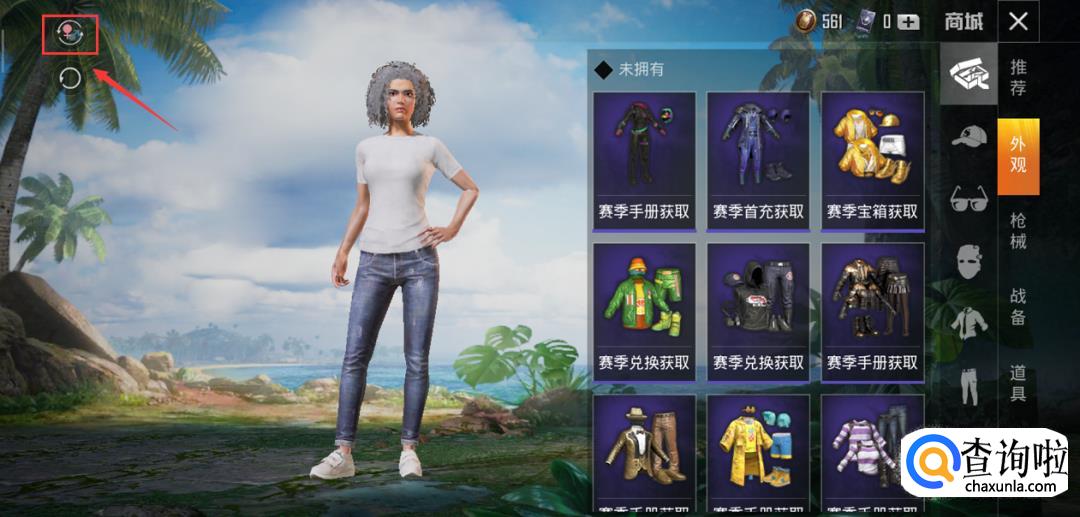The width and height of the screenshot is (1080, 517).
Task: Close the wardrobe screen with the X
Action: [x=1018, y=21]
